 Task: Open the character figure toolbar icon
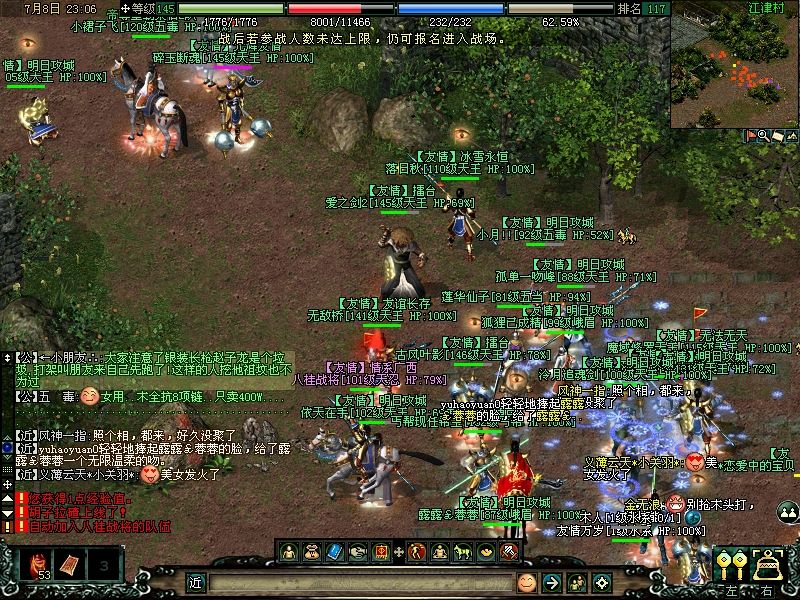tap(288, 551)
